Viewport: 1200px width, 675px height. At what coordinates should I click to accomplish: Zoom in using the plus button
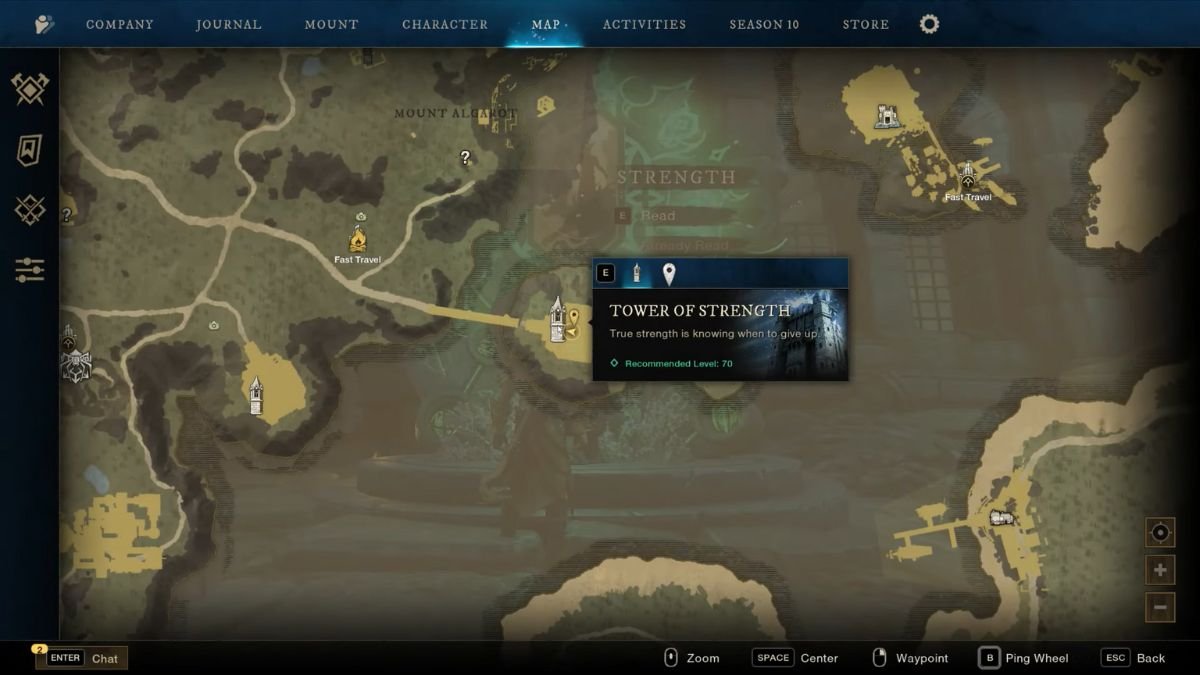coord(1160,570)
